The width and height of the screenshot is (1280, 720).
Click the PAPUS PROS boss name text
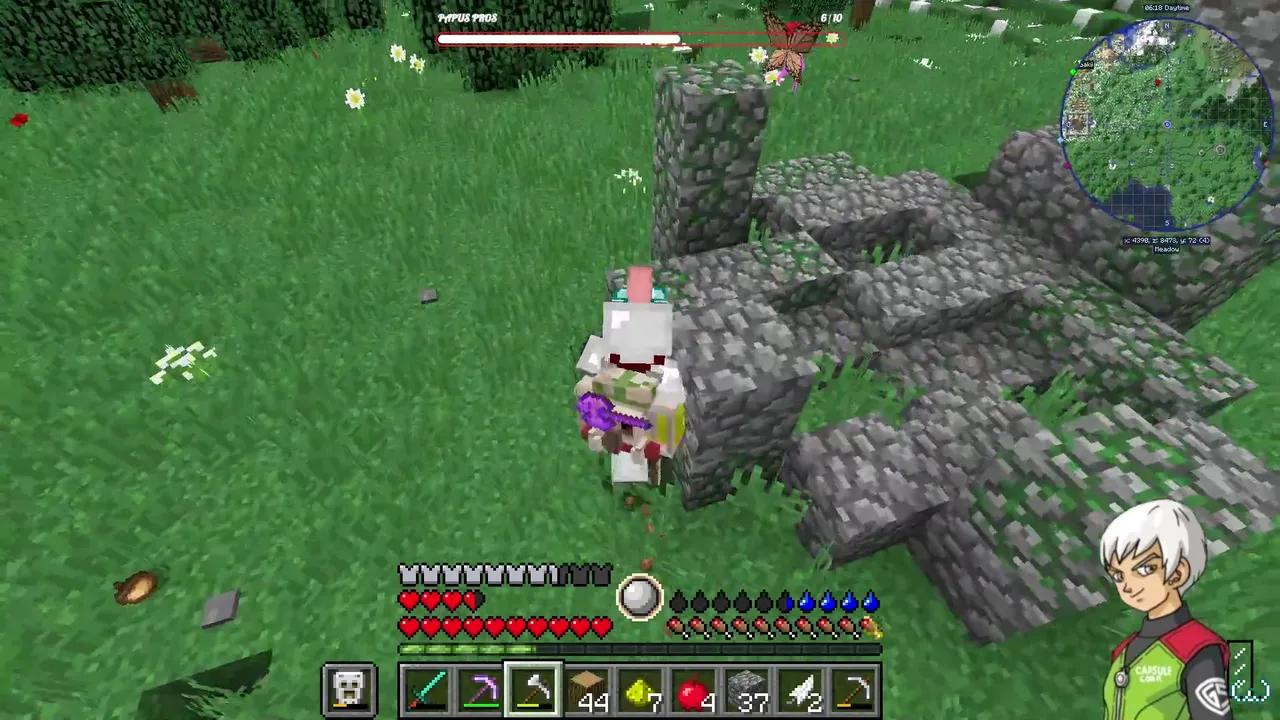point(466,18)
